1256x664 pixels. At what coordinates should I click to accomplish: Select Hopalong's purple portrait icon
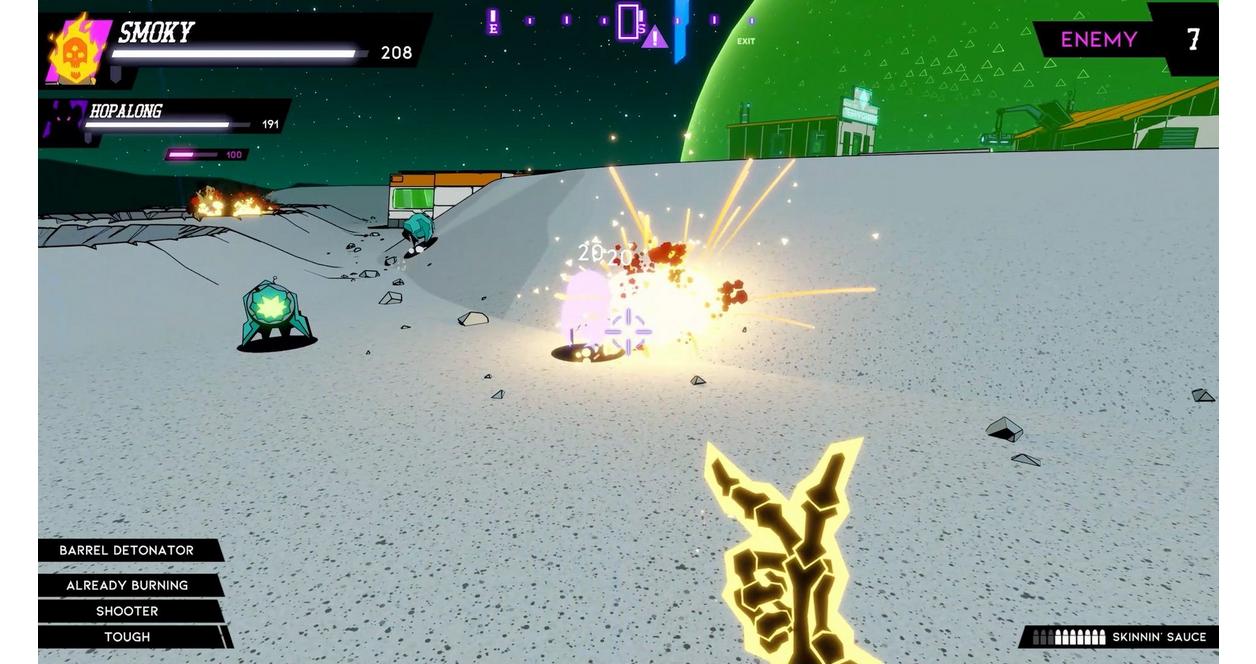point(63,119)
